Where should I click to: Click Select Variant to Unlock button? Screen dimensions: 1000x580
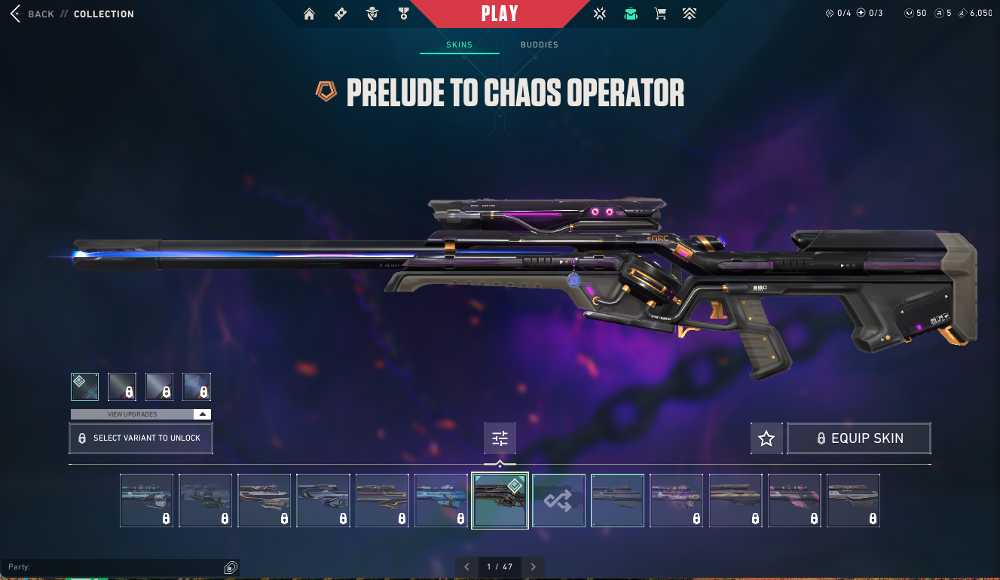tap(141, 438)
